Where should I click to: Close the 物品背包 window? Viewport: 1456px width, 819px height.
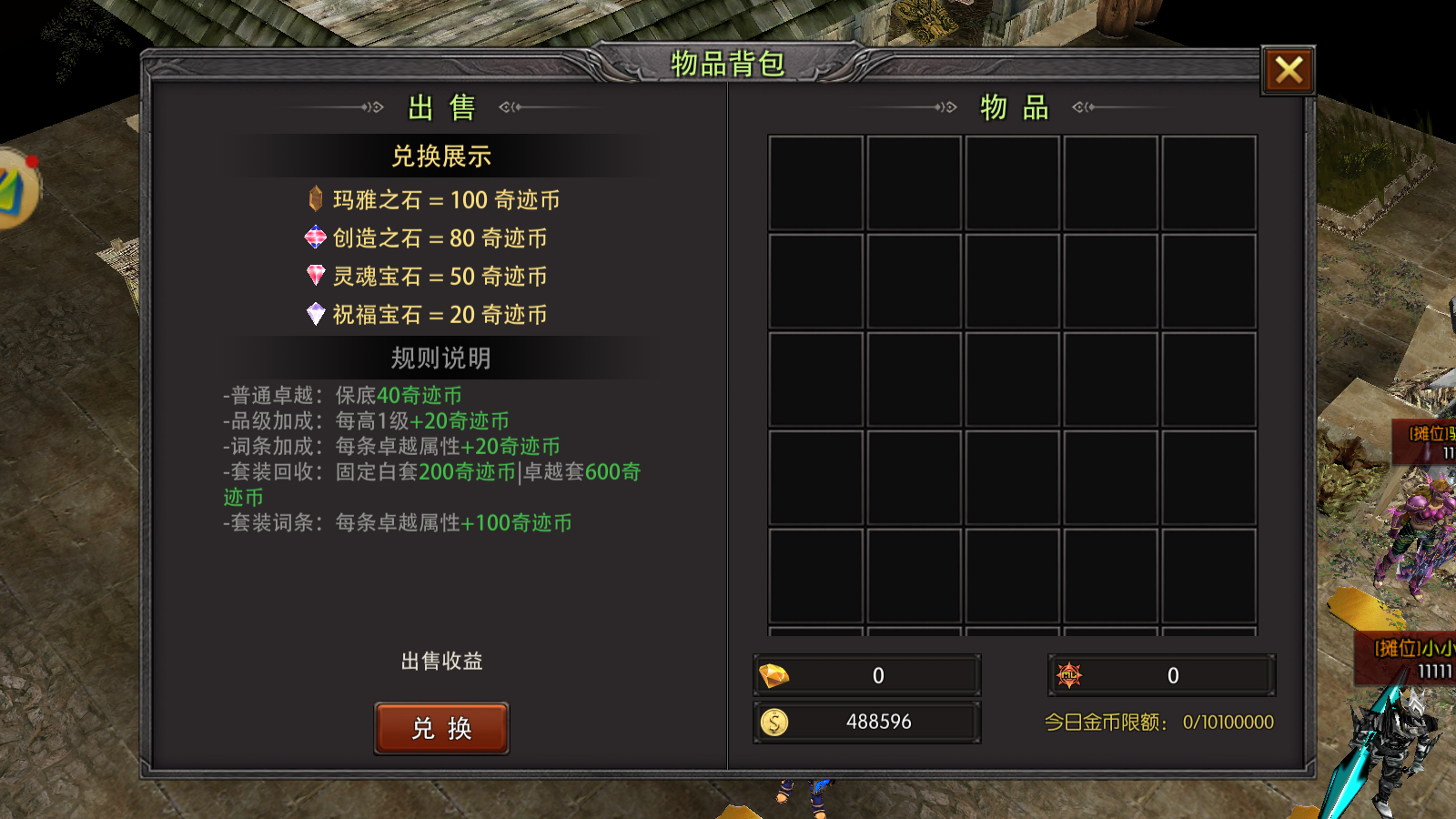[x=1289, y=70]
